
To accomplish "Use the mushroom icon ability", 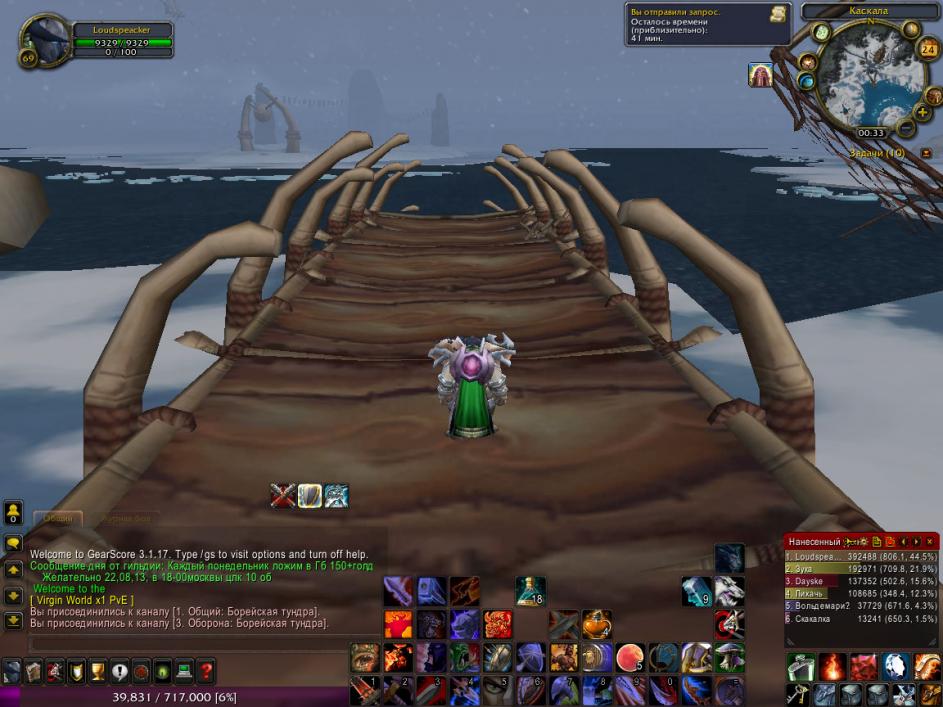I will [x=727, y=657].
